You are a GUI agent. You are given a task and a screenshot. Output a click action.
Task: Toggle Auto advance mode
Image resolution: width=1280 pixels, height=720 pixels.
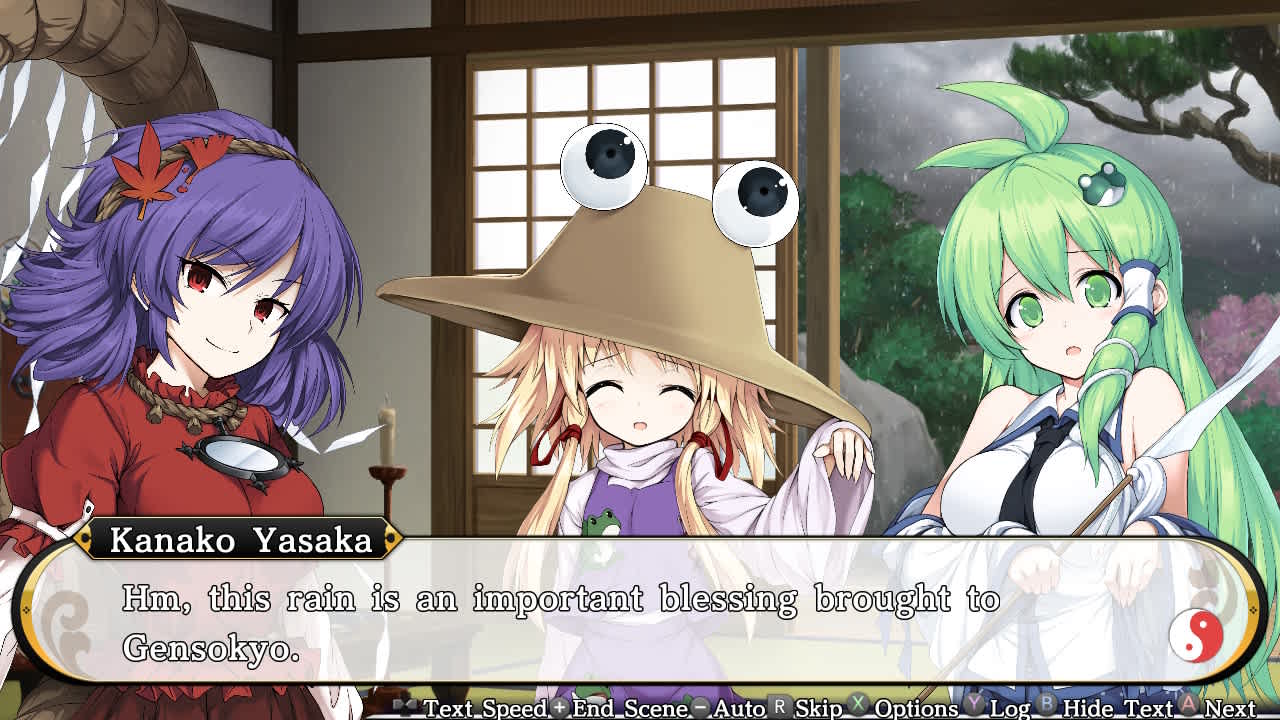point(740,706)
